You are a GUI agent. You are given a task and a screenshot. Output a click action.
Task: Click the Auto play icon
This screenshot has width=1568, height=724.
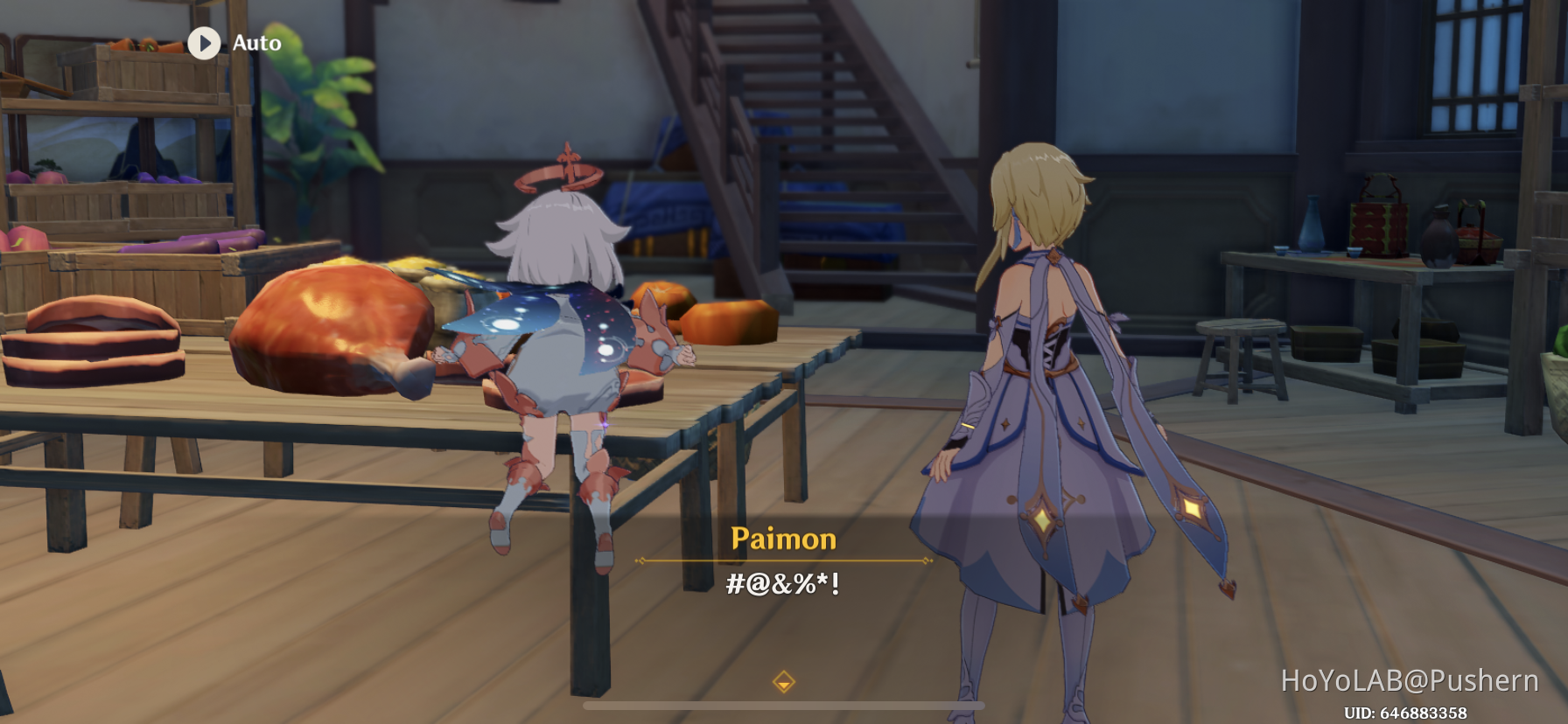[x=204, y=42]
